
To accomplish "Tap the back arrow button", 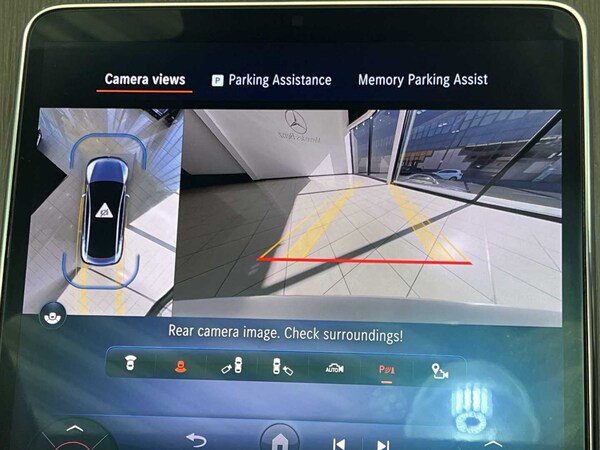I will click(x=196, y=439).
